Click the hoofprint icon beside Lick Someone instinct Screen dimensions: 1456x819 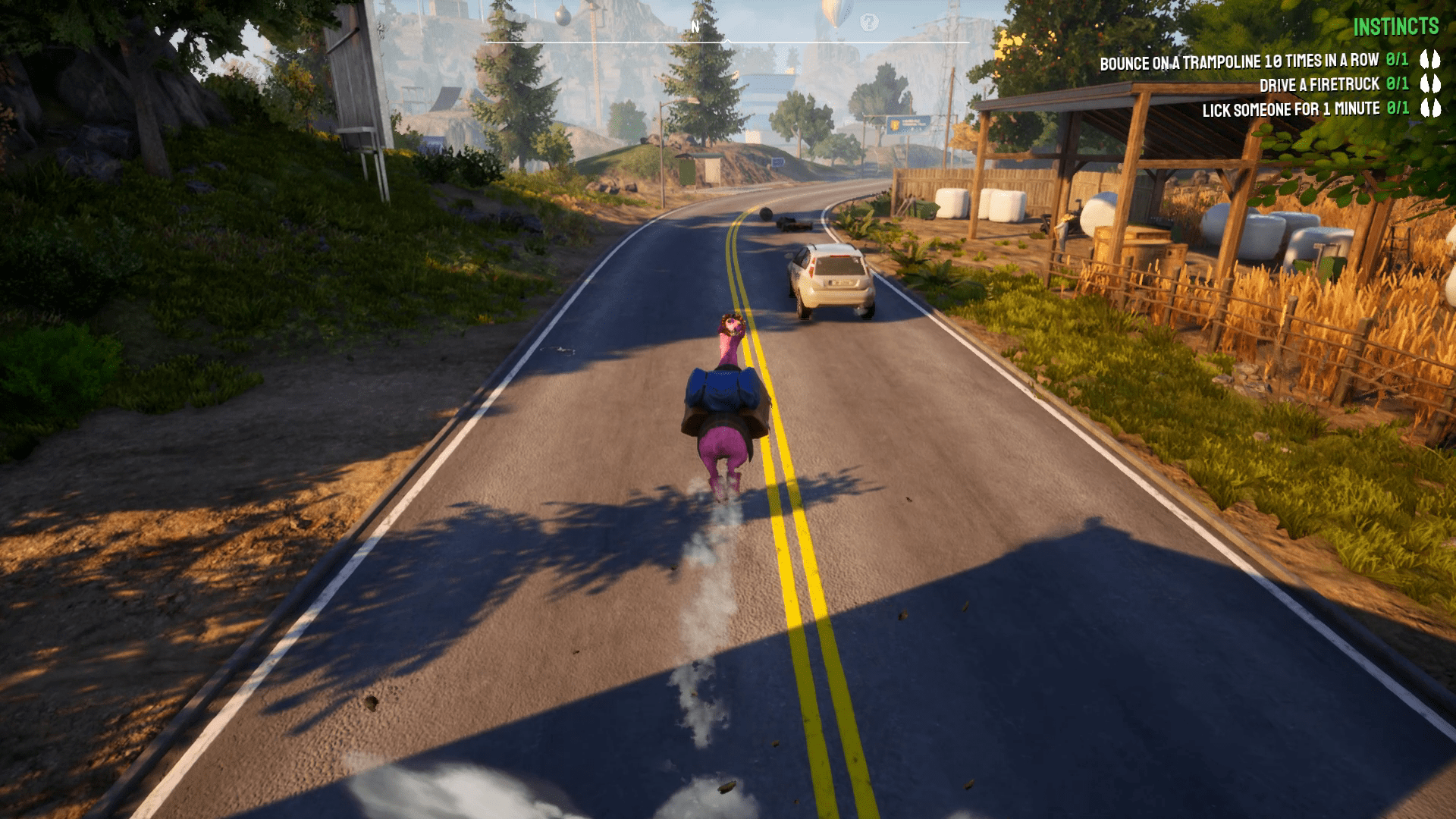[1432, 109]
